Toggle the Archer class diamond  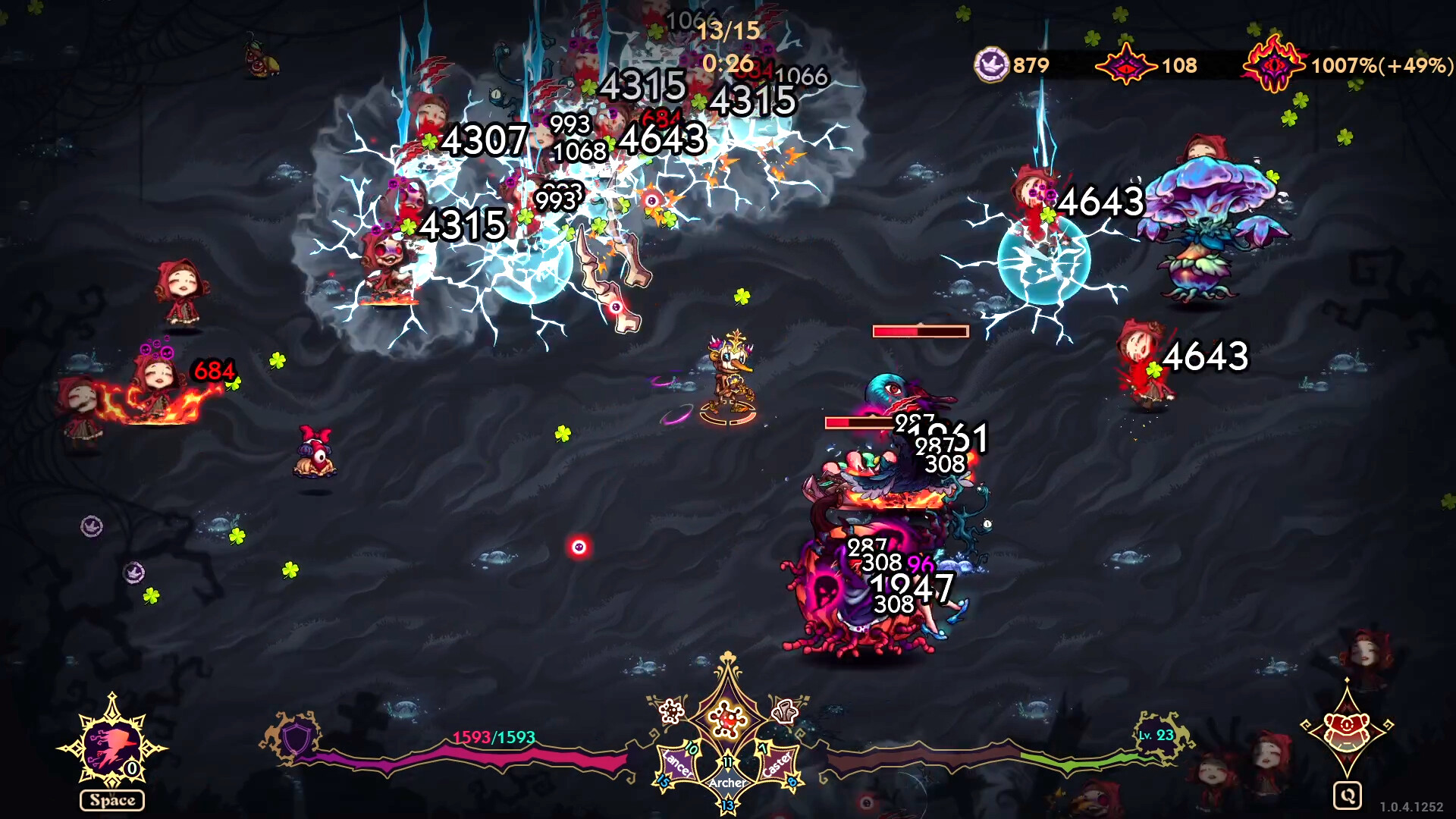[728, 783]
